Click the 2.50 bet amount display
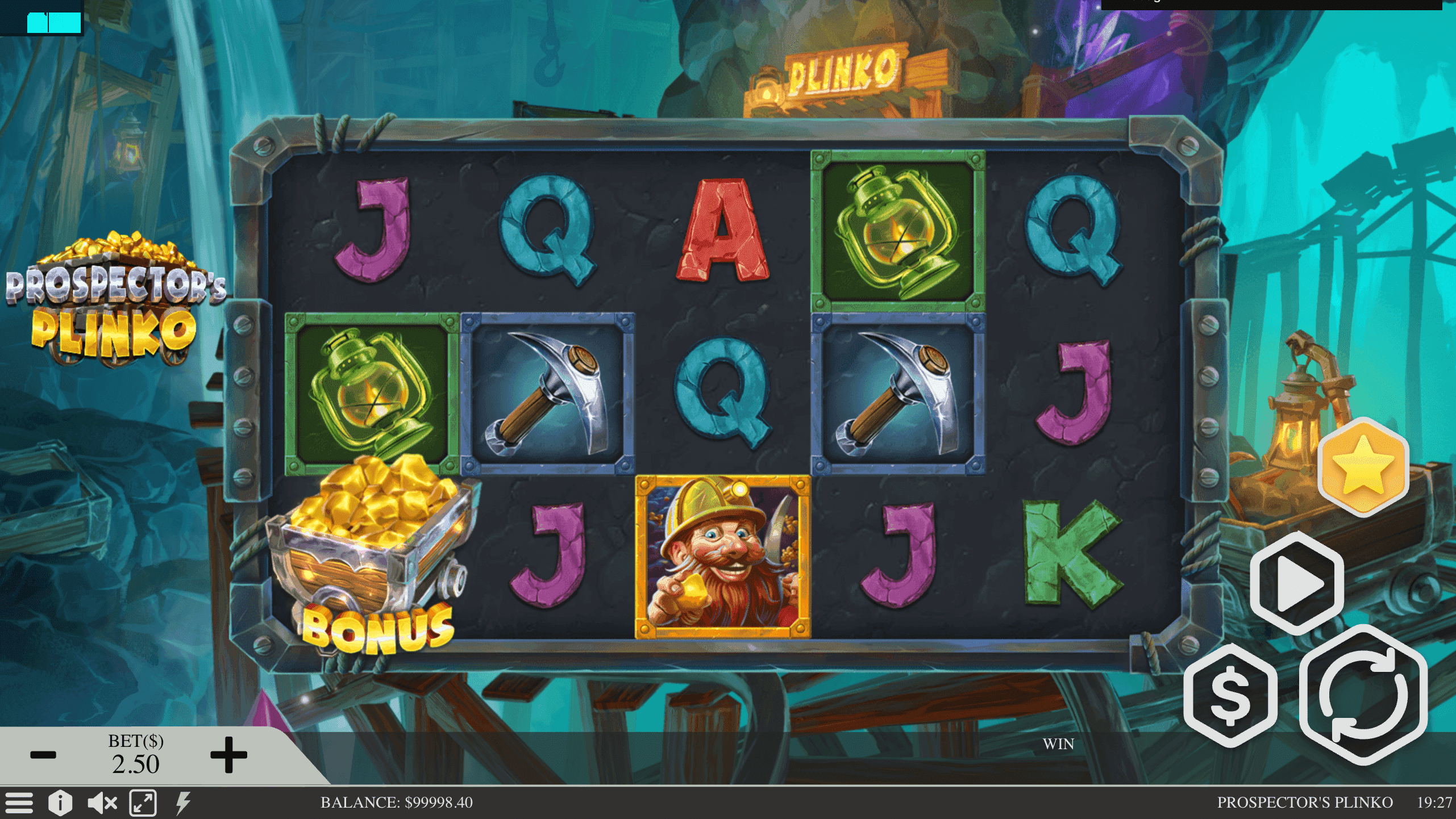Viewport: 1456px width, 819px height. point(136,764)
